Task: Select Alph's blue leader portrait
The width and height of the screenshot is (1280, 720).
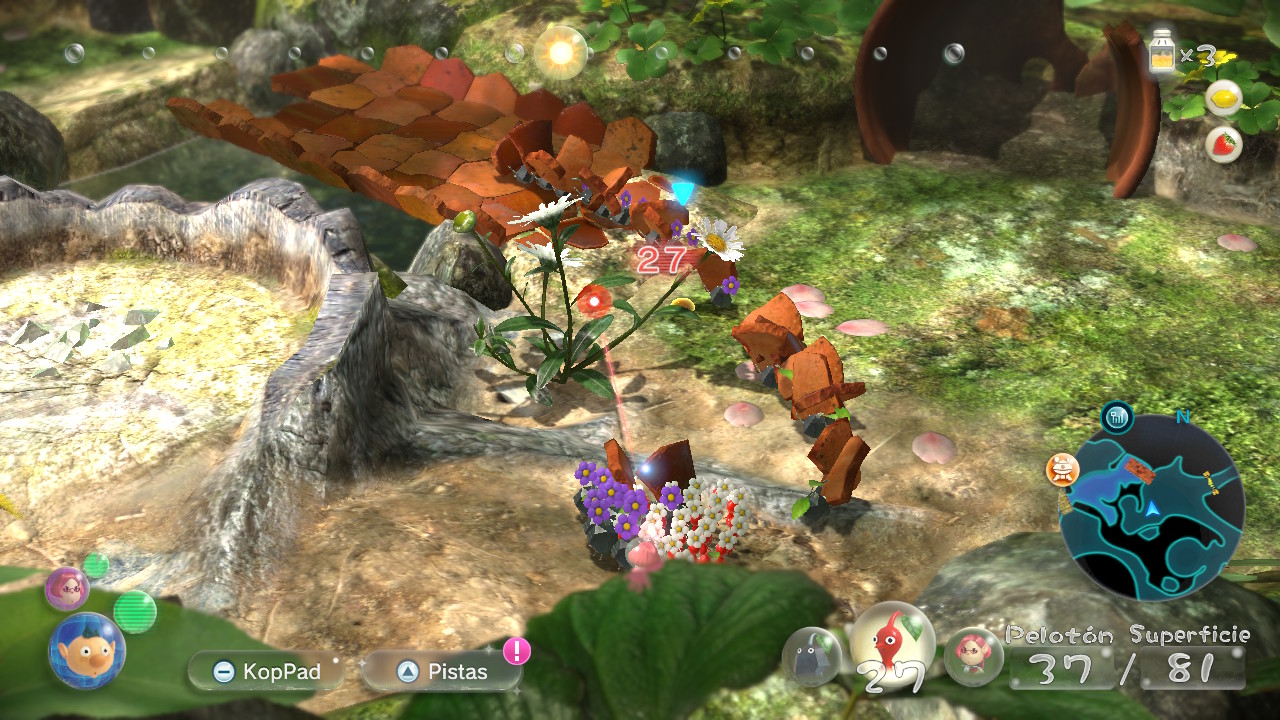Action: coord(87,650)
